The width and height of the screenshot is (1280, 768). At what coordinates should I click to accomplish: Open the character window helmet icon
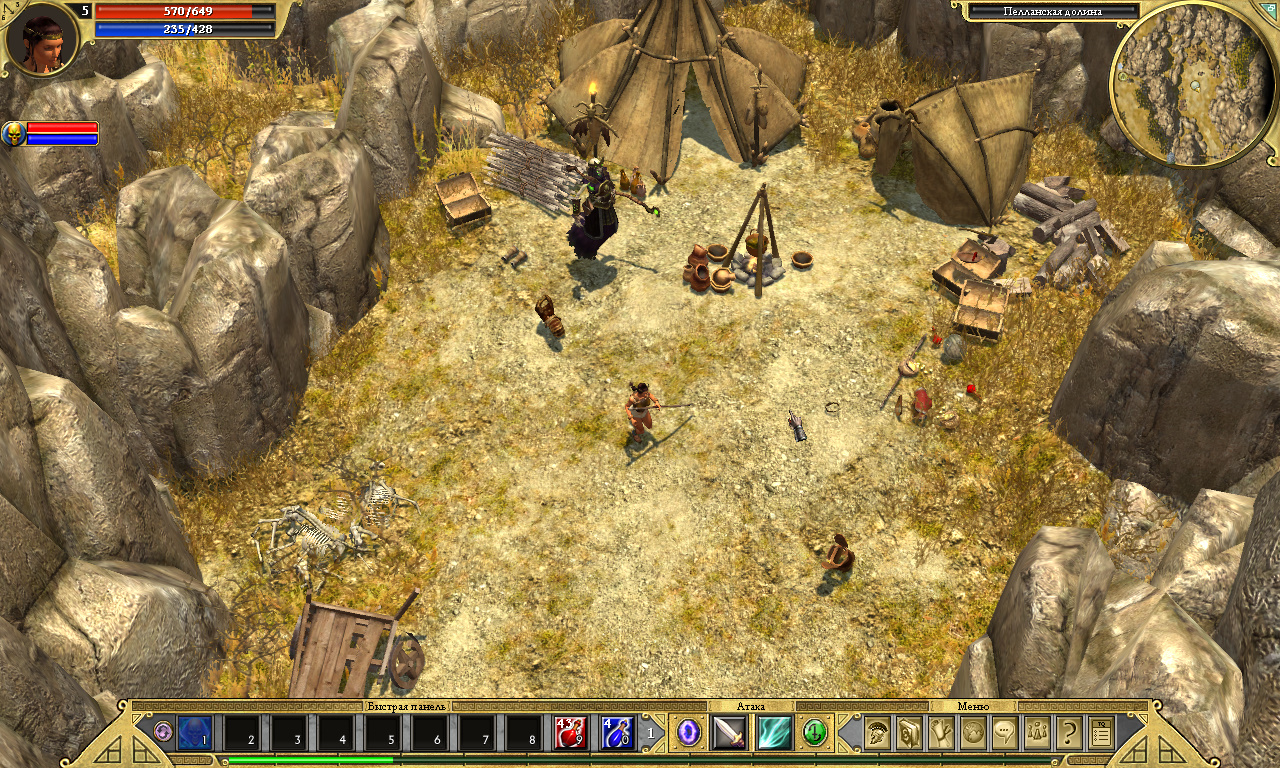(877, 733)
